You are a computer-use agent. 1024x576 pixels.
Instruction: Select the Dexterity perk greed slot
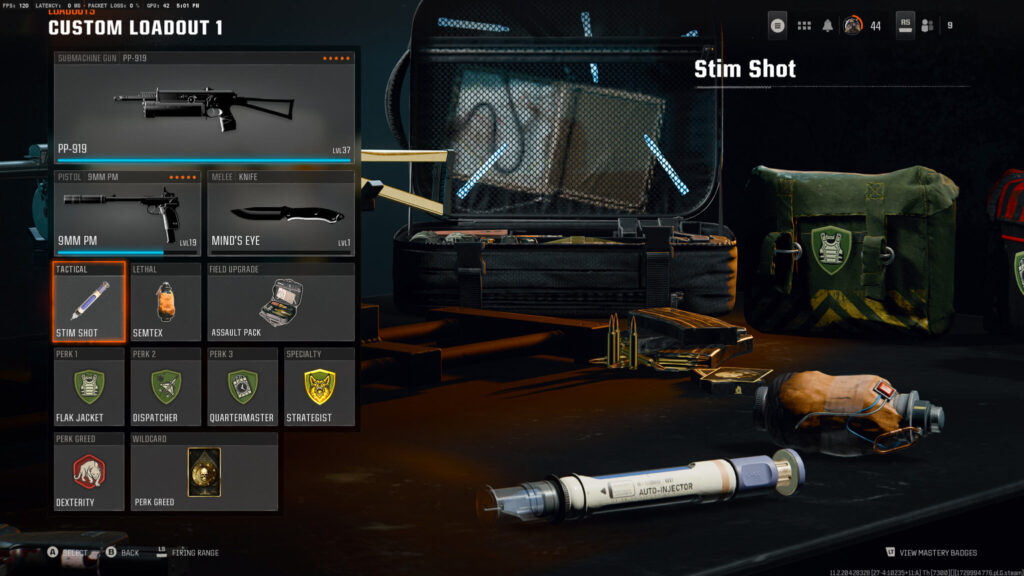89,471
